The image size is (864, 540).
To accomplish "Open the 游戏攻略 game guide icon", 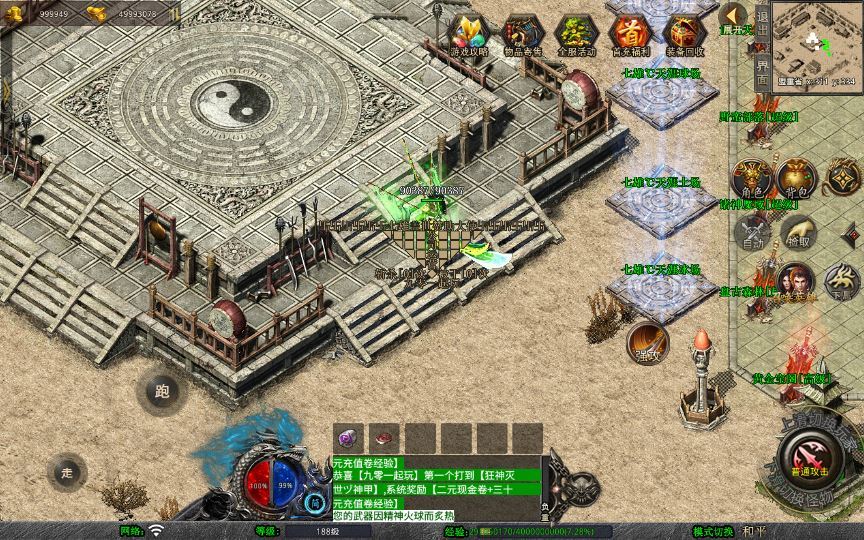I will point(468,34).
